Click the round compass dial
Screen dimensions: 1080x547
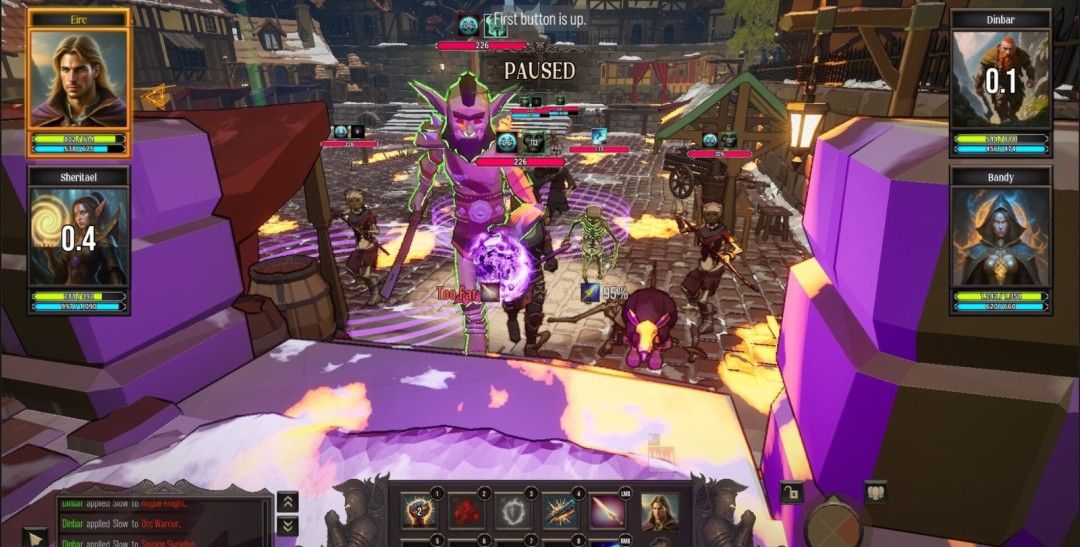(x=832, y=524)
